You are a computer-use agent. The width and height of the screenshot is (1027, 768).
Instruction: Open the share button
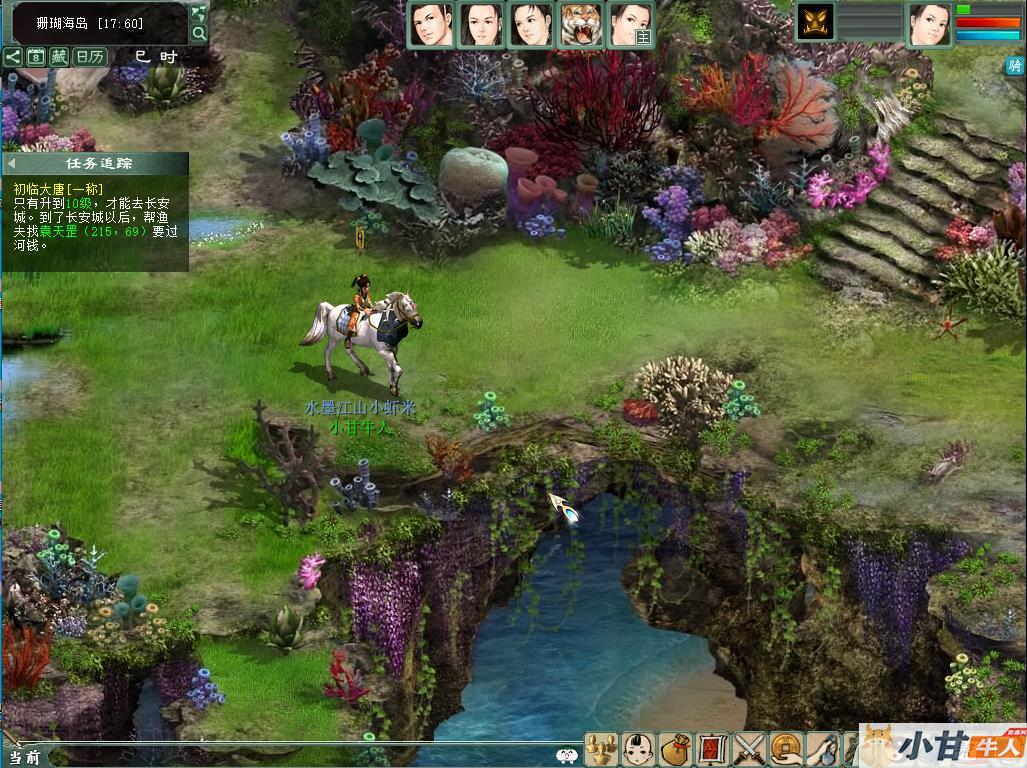pos(13,57)
